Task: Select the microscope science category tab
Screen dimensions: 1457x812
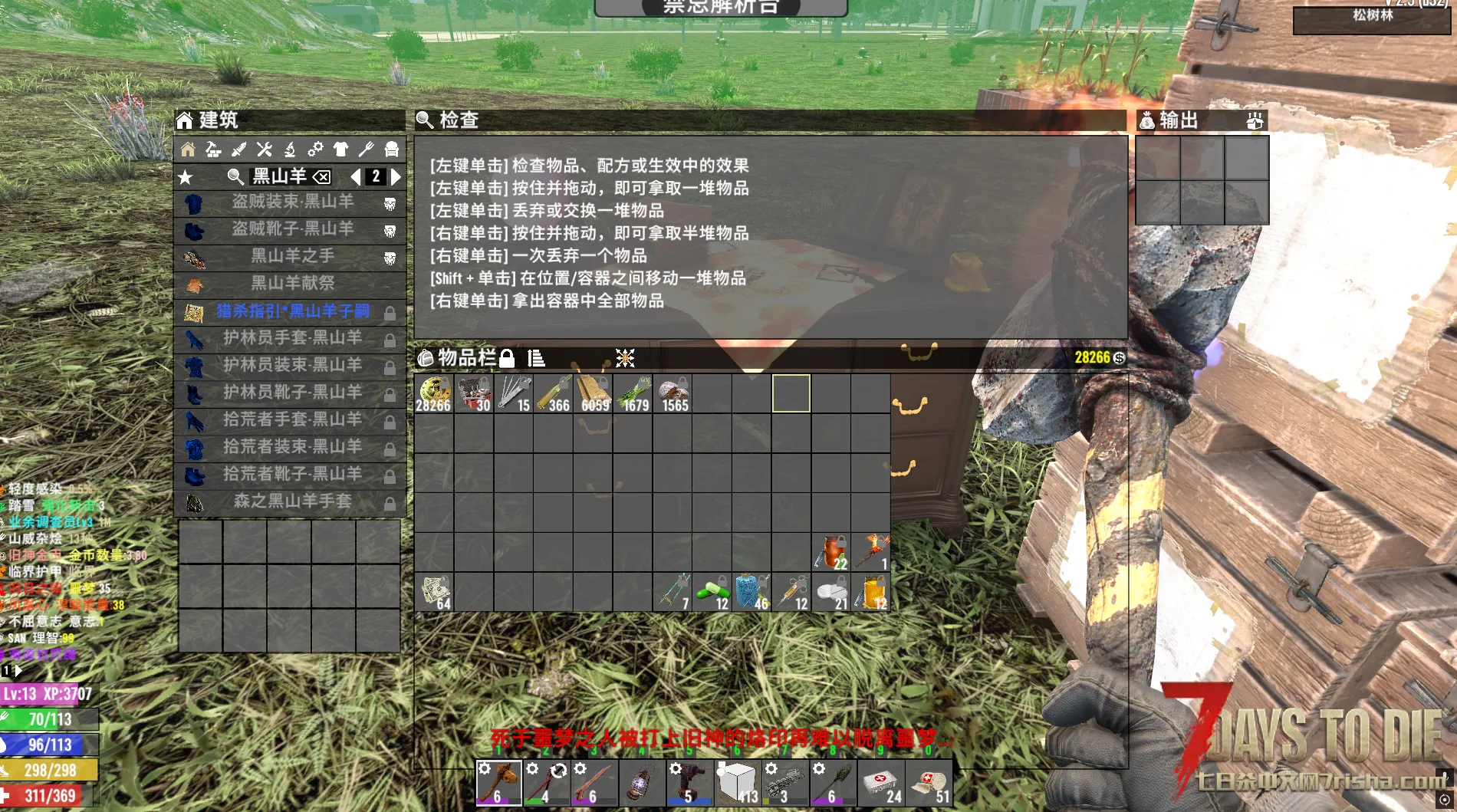Action: [290, 150]
